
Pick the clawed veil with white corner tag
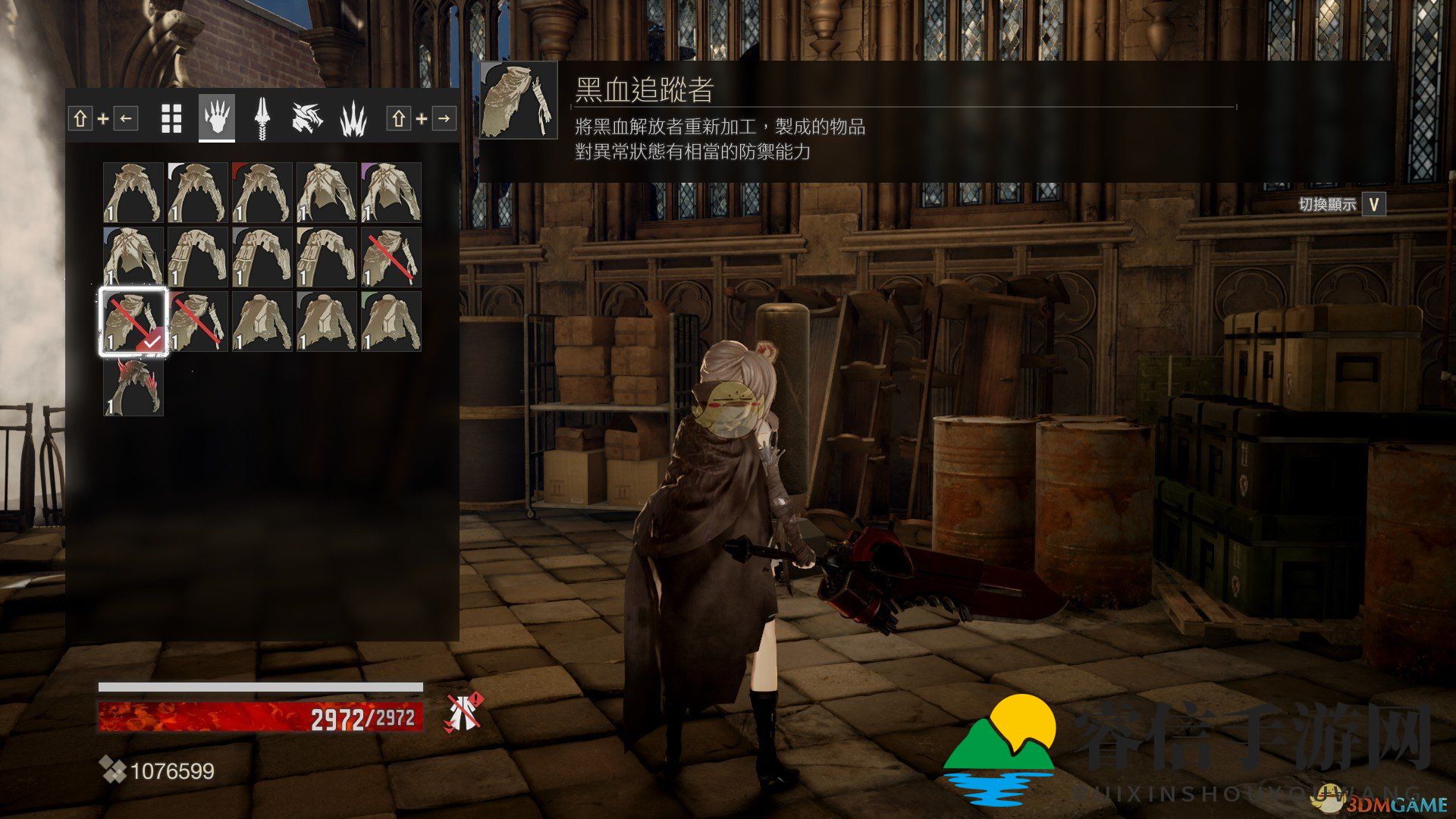198,193
